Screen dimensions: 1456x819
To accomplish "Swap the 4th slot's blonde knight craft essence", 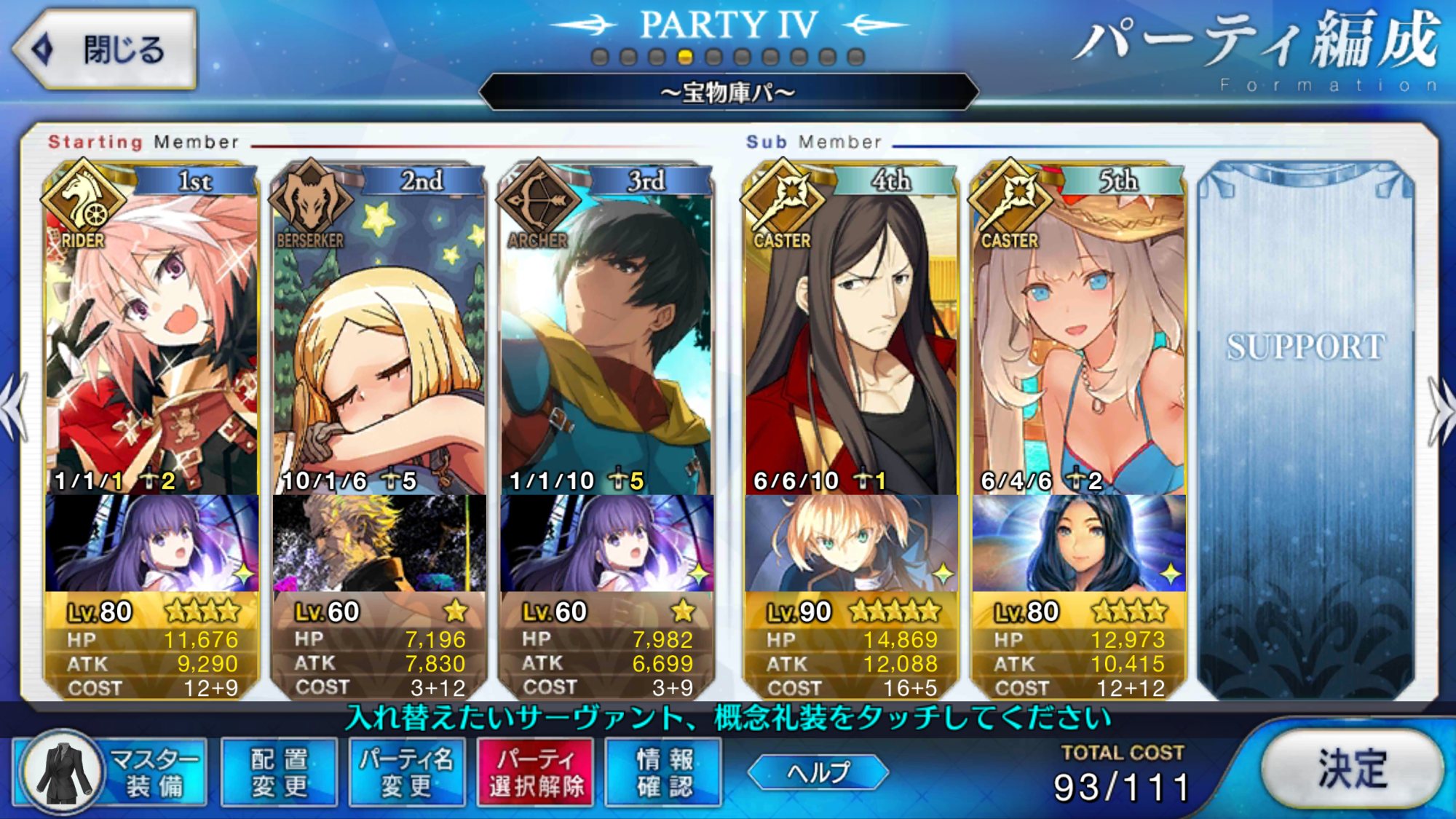I will point(852,543).
